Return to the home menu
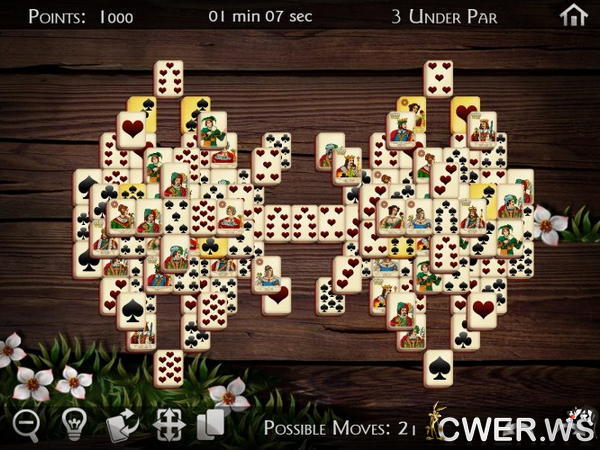The height and width of the screenshot is (450, 600). tap(573, 16)
